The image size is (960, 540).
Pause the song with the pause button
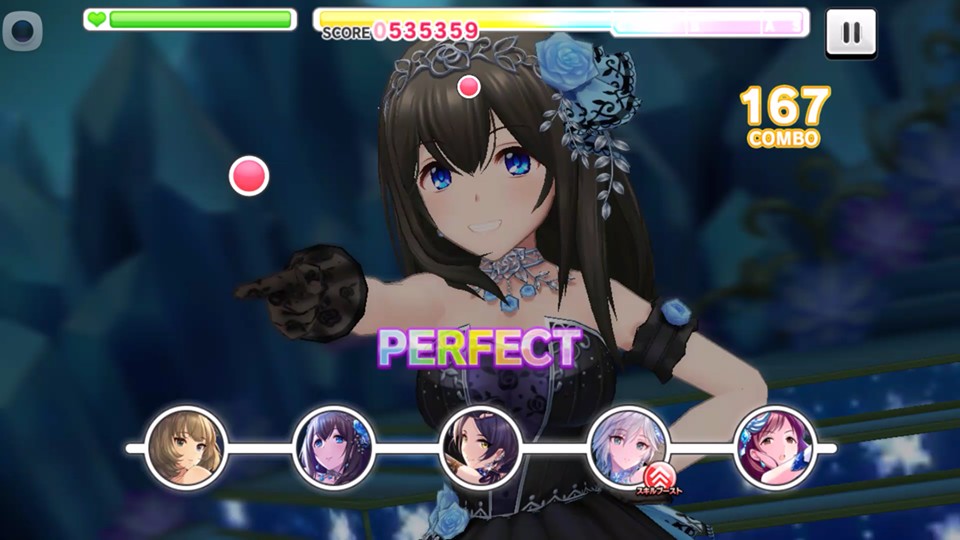(x=851, y=32)
